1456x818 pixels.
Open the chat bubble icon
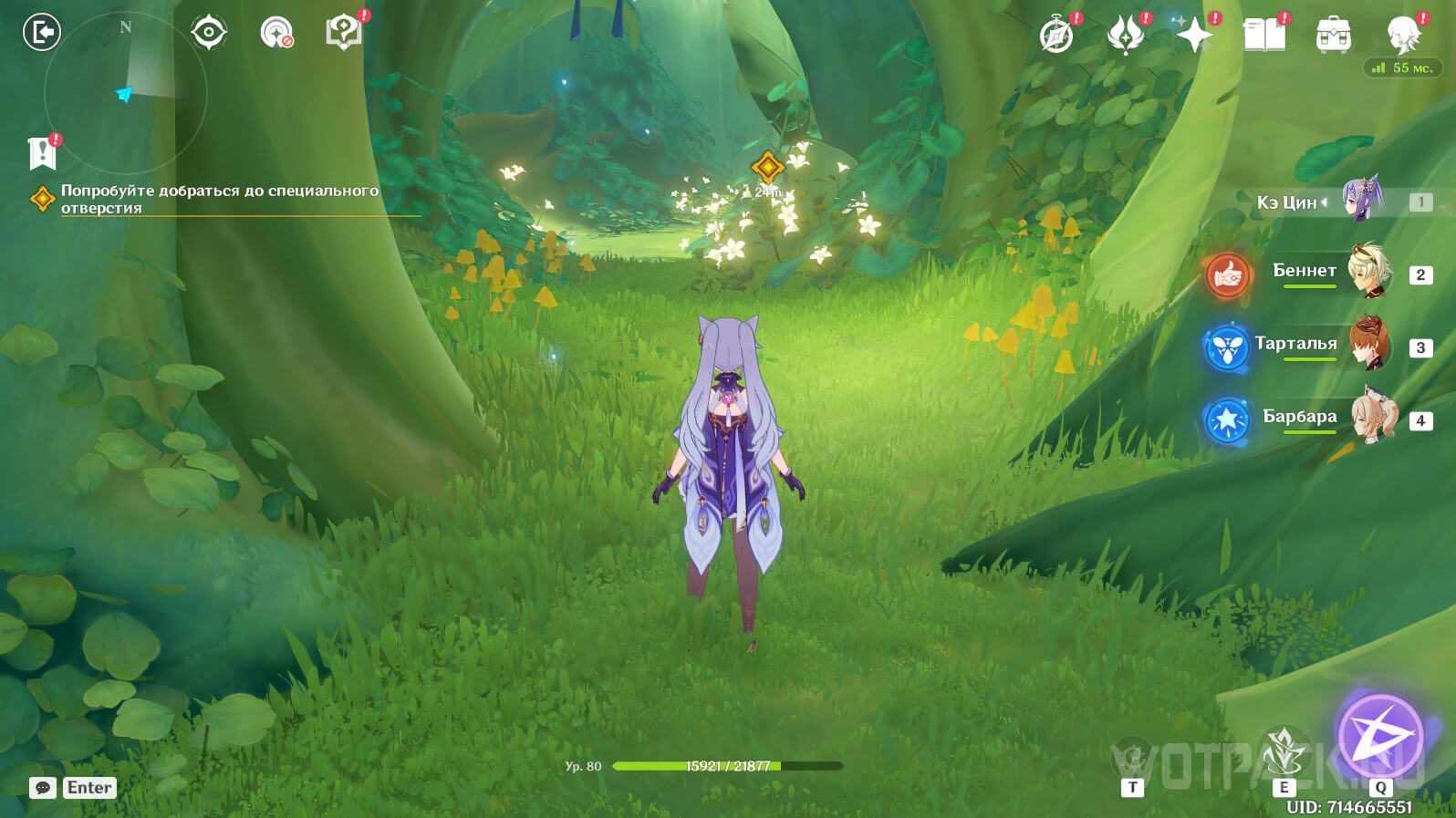point(43,788)
